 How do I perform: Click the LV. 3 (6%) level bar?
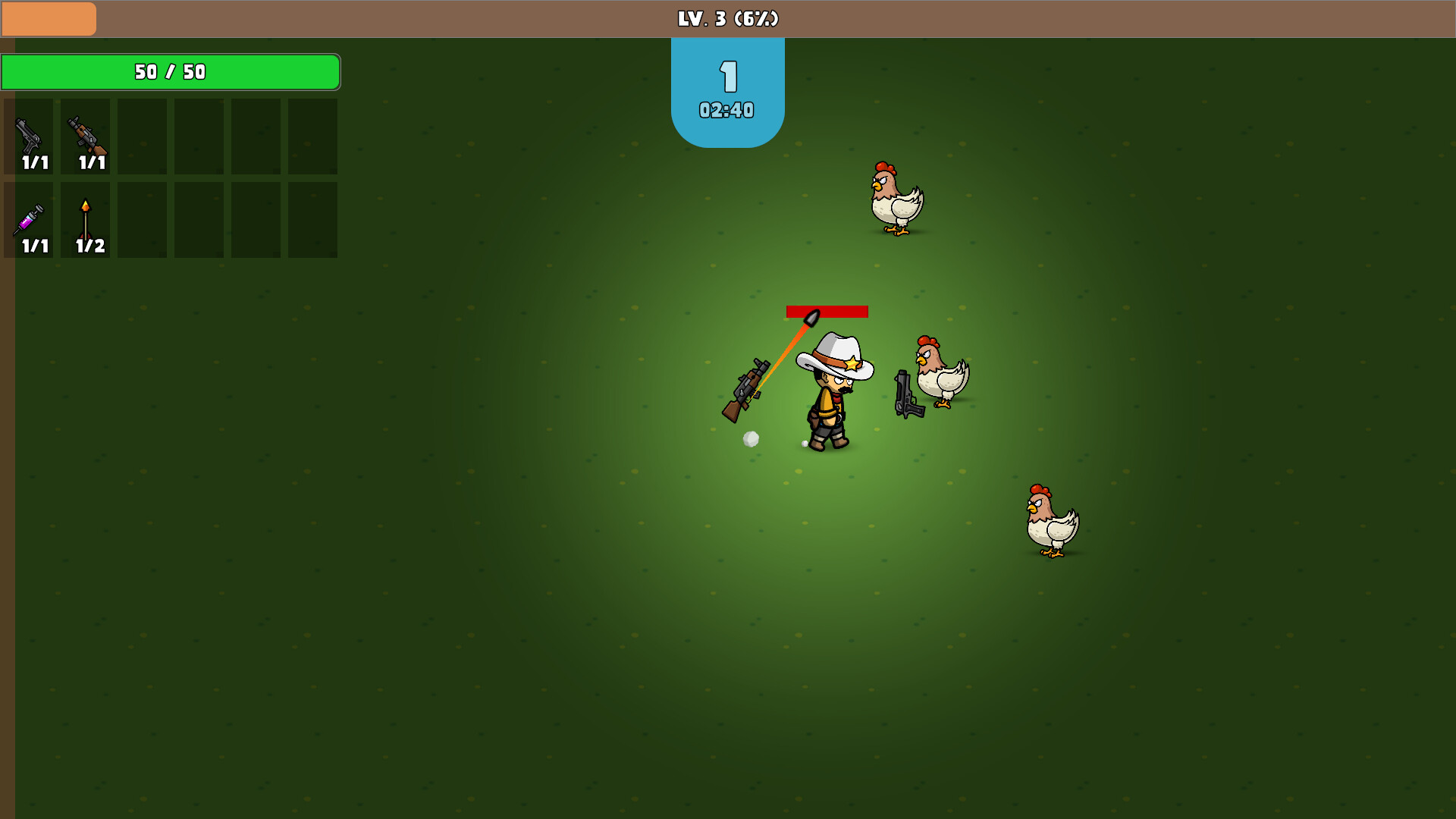pos(726,19)
